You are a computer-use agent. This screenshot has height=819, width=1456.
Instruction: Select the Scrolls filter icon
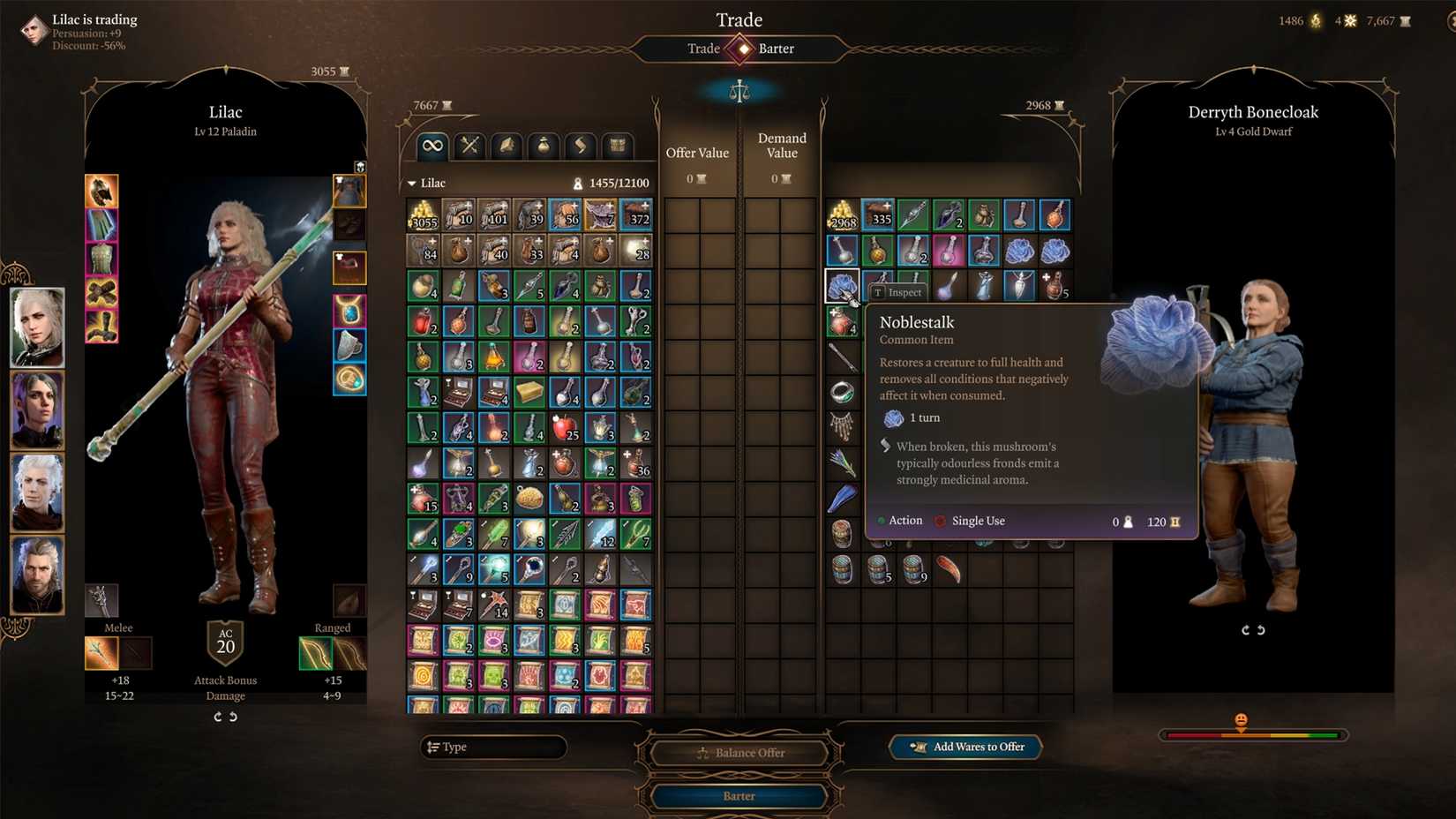point(580,146)
